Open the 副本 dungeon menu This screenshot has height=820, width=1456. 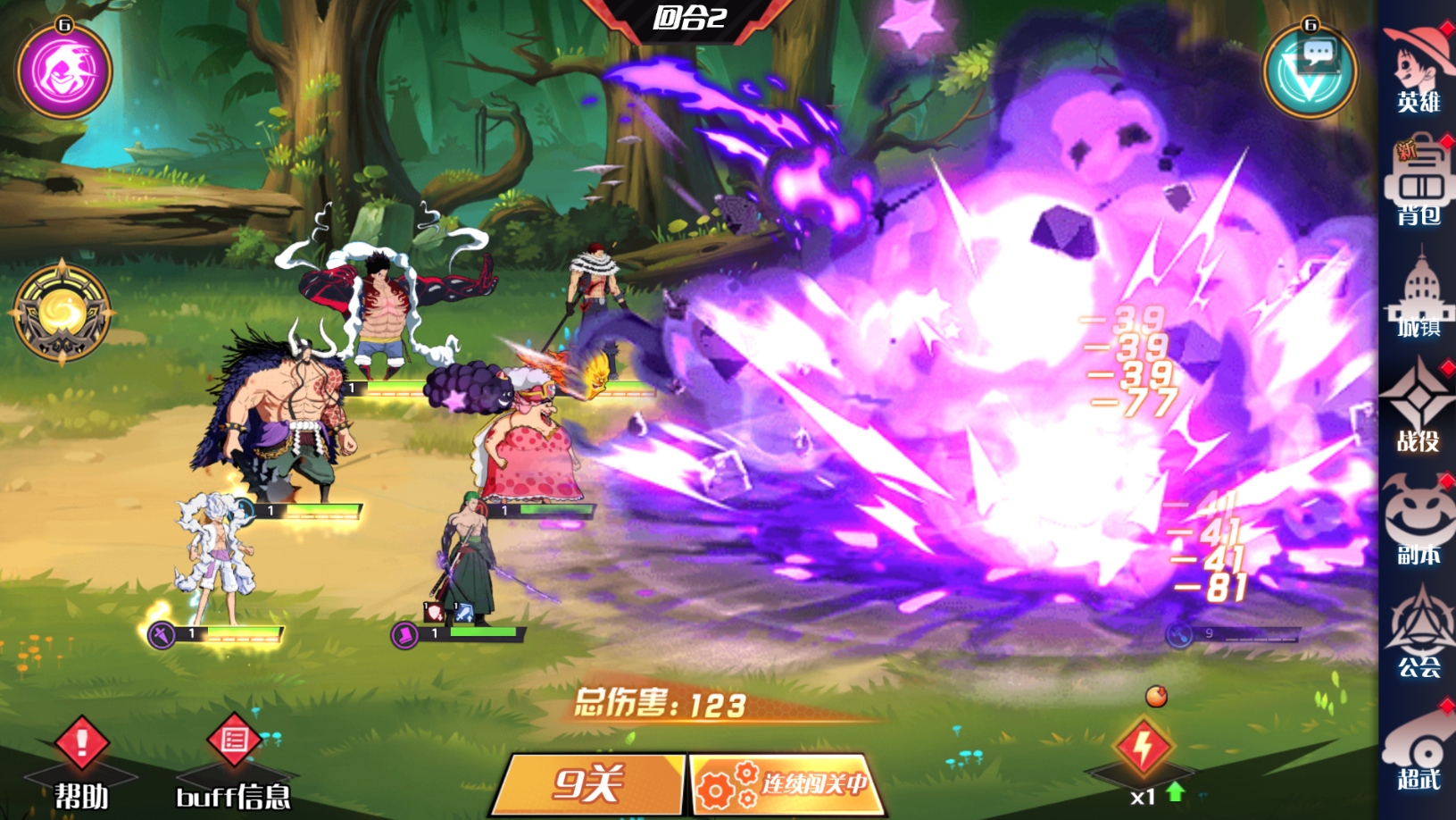tap(1418, 523)
